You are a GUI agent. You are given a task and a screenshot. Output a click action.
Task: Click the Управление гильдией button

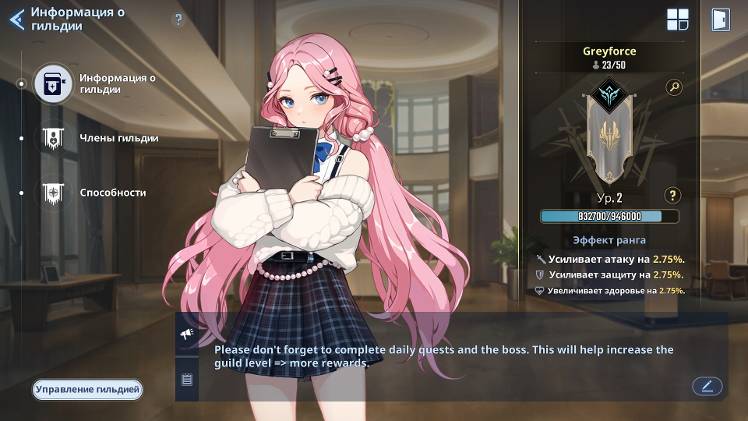tap(87, 389)
